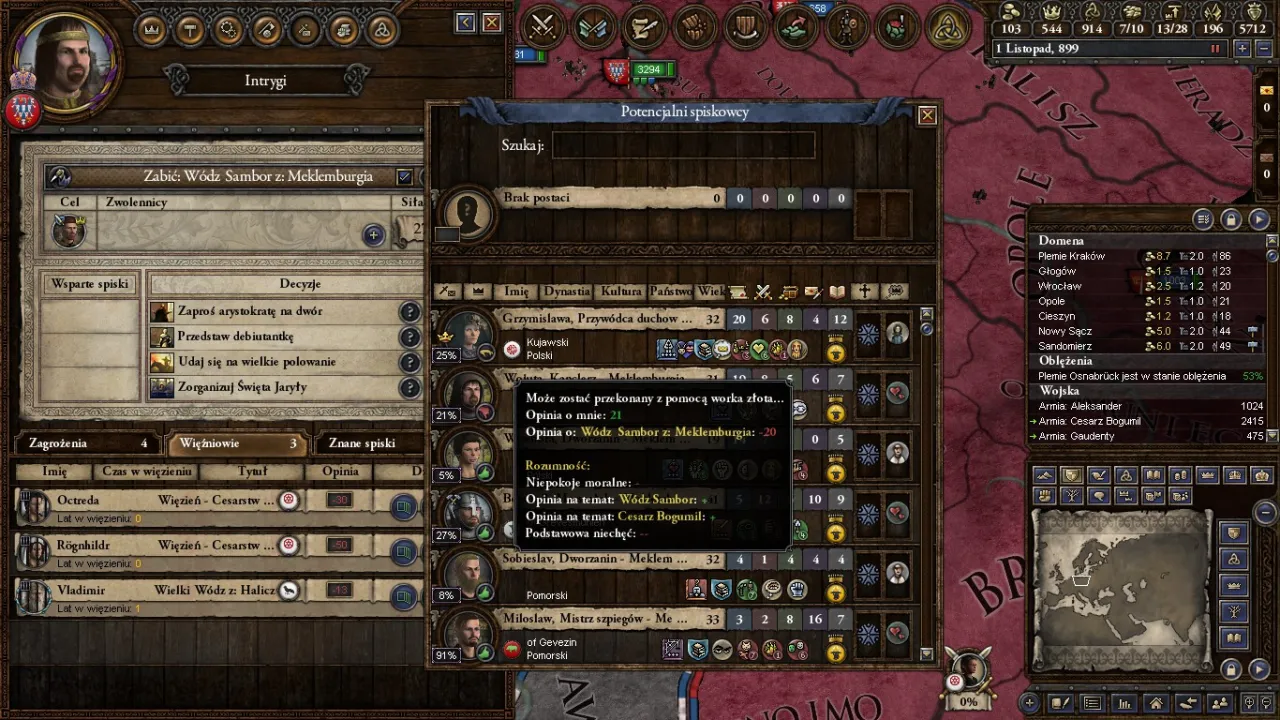Open the council hammer icon in top menu
This screenshot has width=1280, height=720.
[x=189, y=30]
